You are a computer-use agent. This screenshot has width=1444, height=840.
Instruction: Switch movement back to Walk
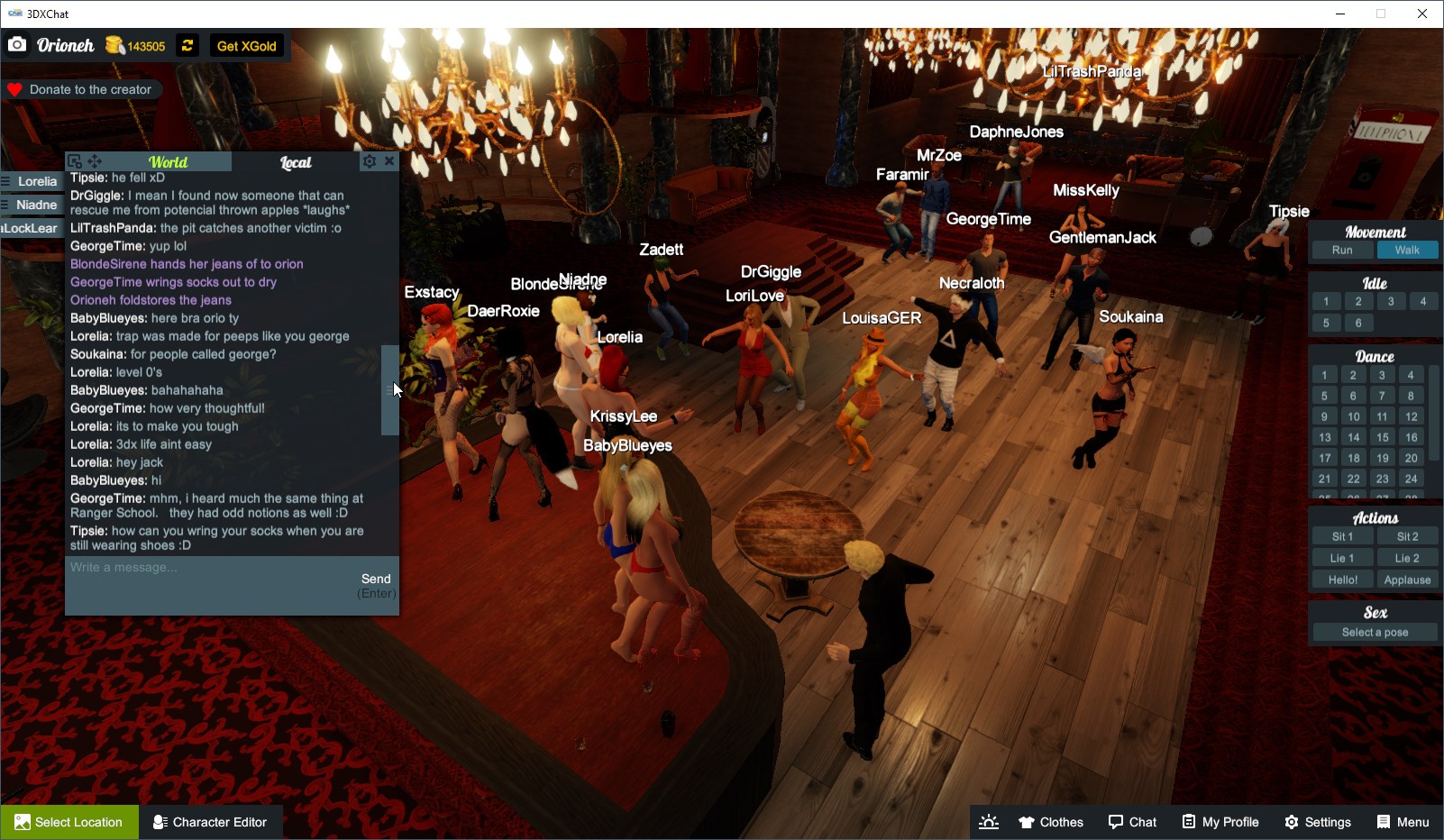(x=1408, y=250)
